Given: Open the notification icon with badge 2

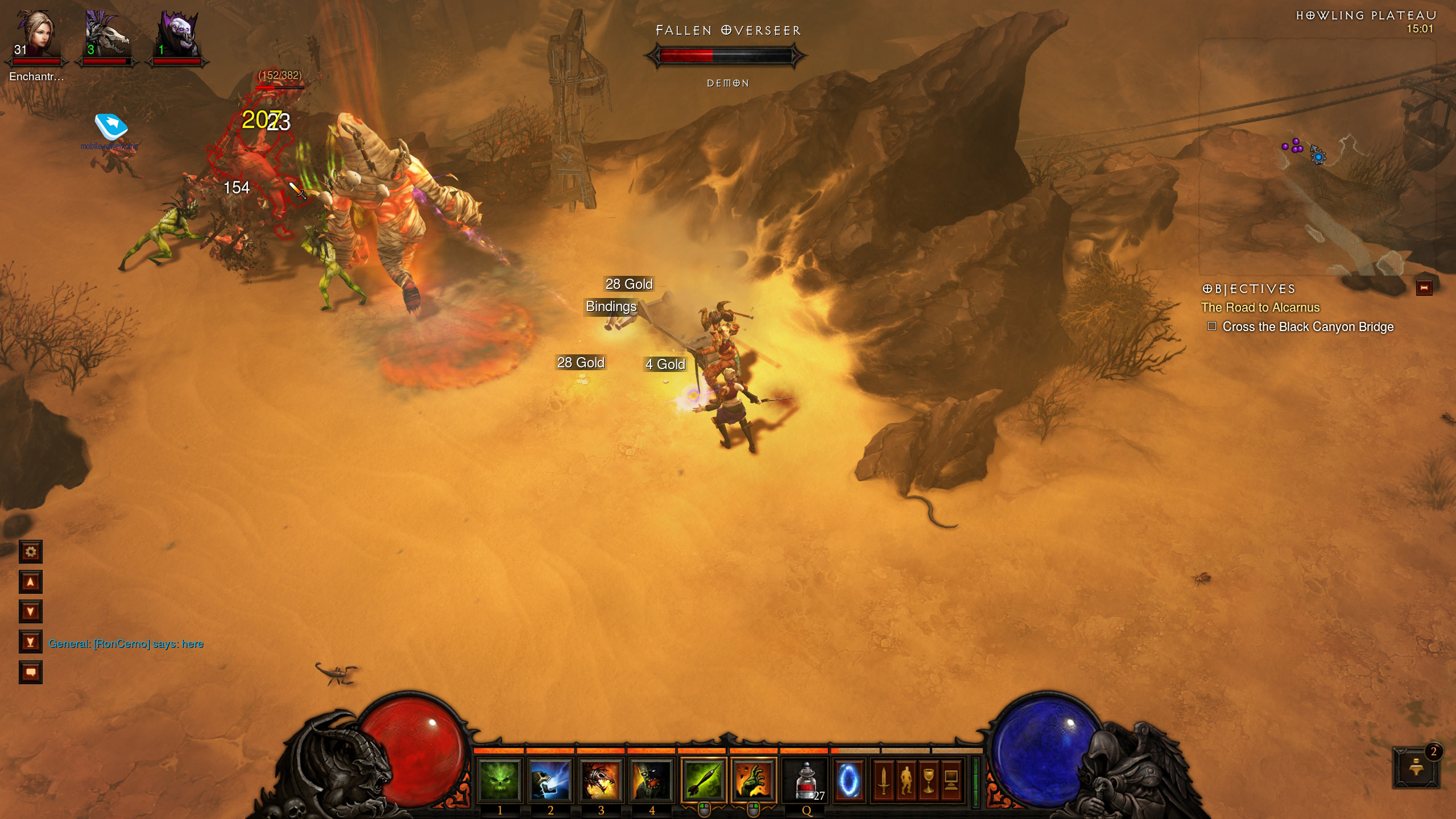Looking at the screenshot, I should point(1416,768).
